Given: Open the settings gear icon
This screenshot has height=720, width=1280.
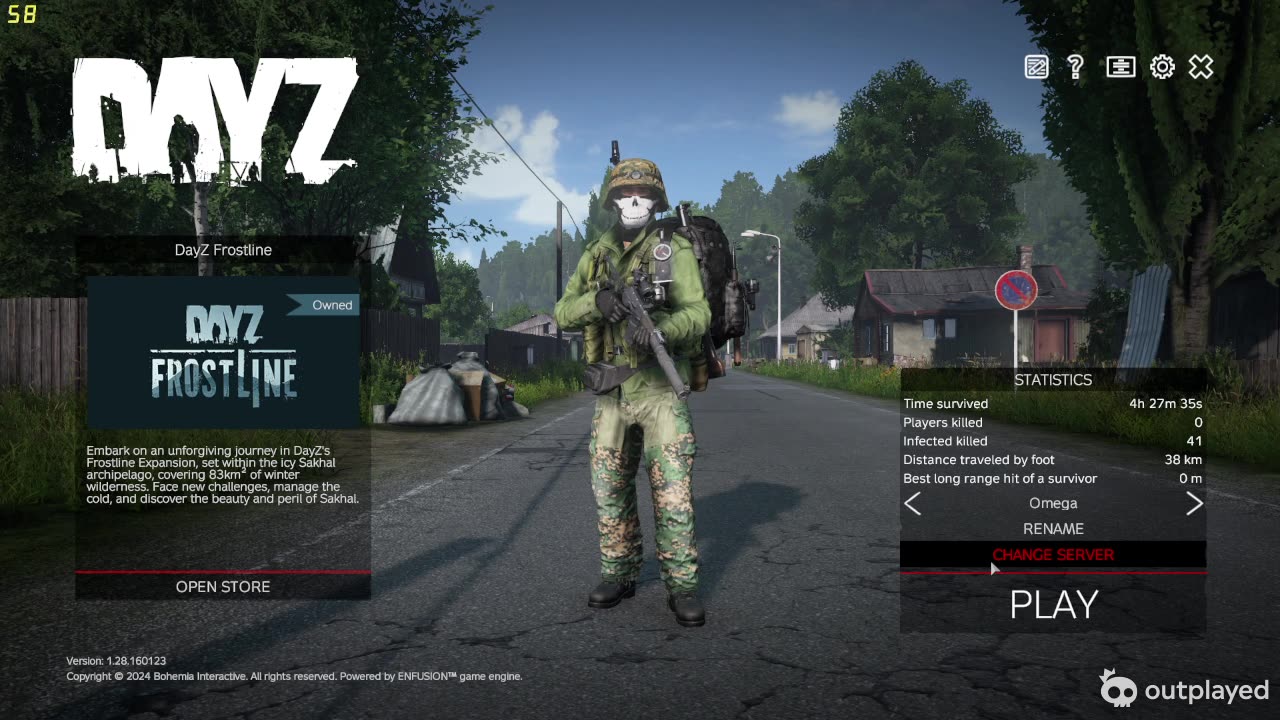Looking at the screenshot, I should click(x=1162, y=67).
